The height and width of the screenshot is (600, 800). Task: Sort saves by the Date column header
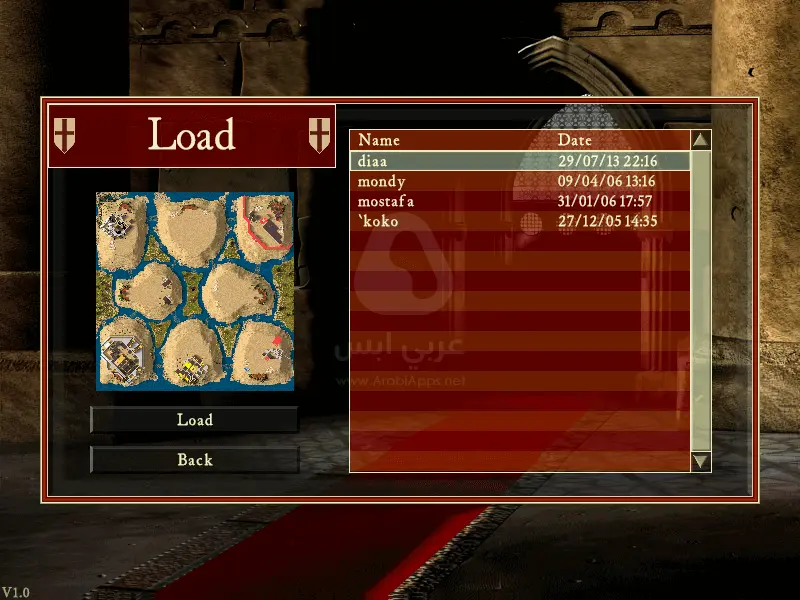pos(575,140)
